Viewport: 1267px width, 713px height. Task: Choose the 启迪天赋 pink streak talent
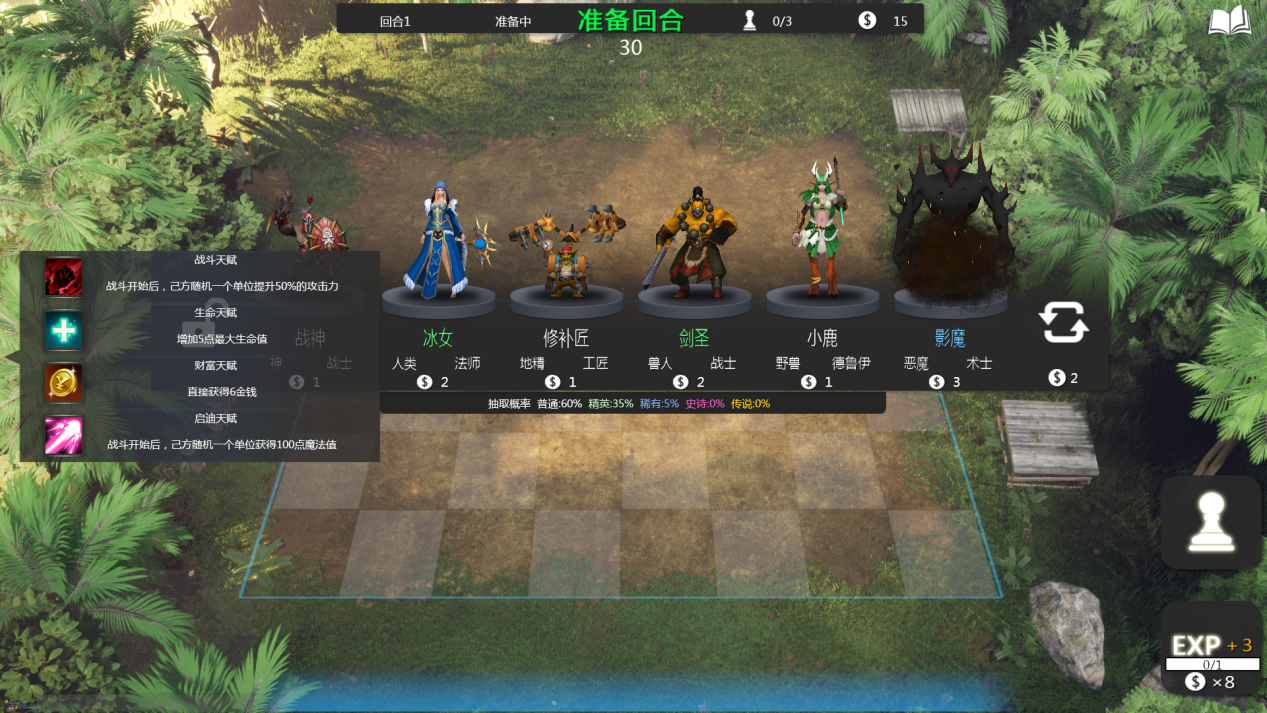[x=64, y=436]
